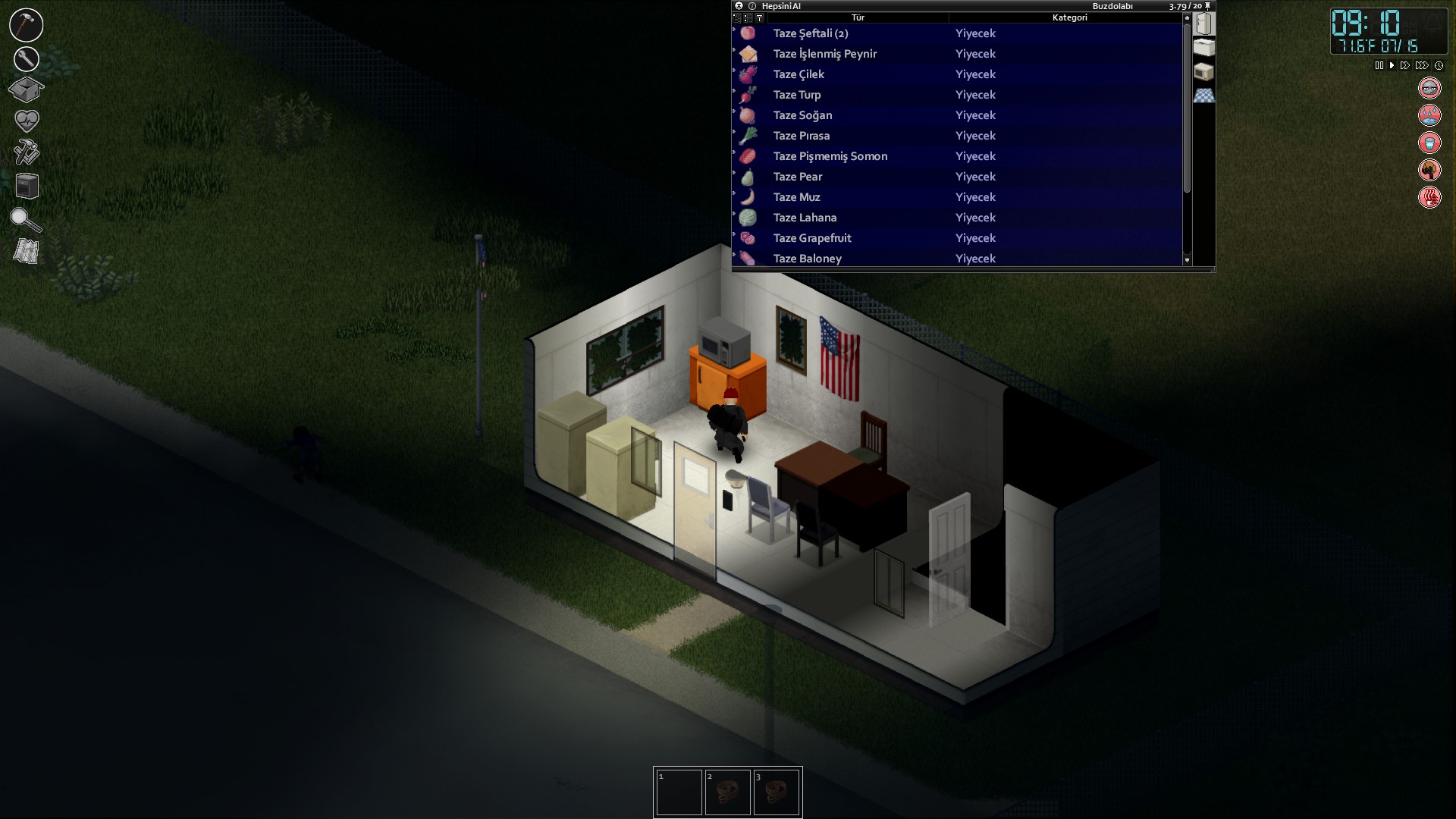Switch to the microwave container
This screenshot has height=819, width=1456.
click(1203, 72)
